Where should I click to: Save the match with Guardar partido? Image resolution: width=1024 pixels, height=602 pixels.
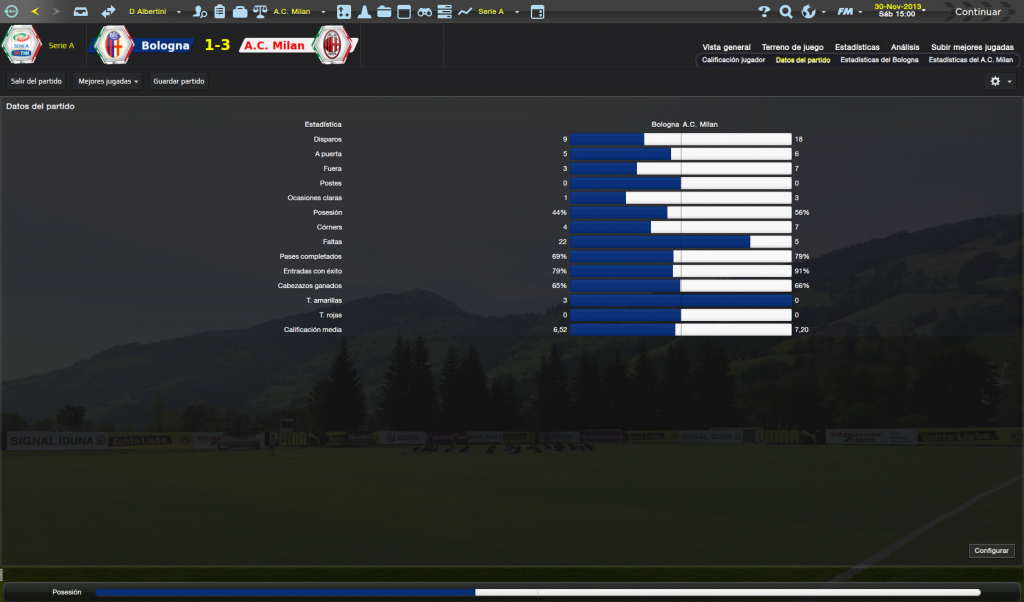pyautogui.click(x=179, y=81)
